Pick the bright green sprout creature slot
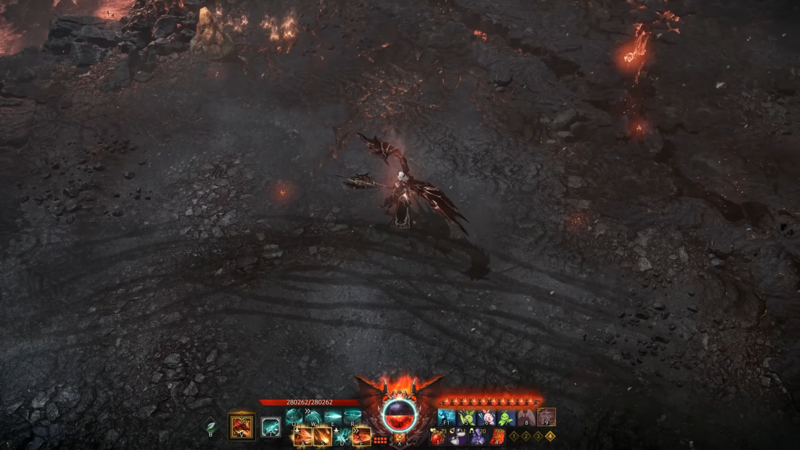The height and width of the screenshot is (450, 800). pos(506,418)
